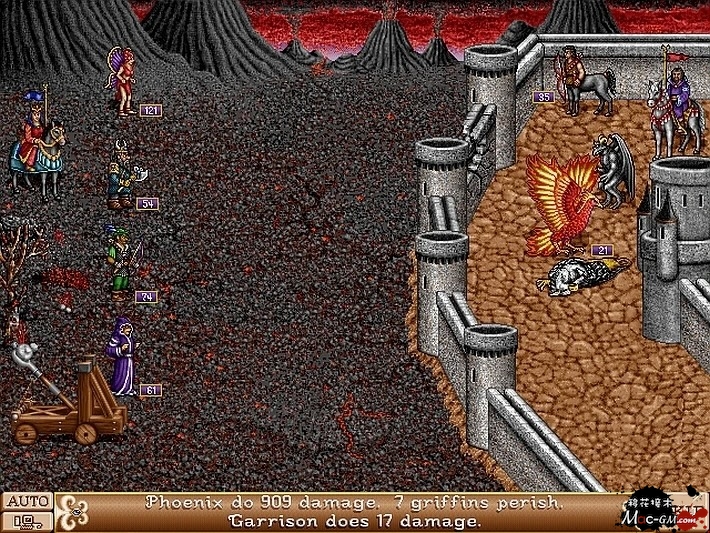Target the dwarf stack of 54
Viewport: 710px width, 533px height.
tap(124, 178)
